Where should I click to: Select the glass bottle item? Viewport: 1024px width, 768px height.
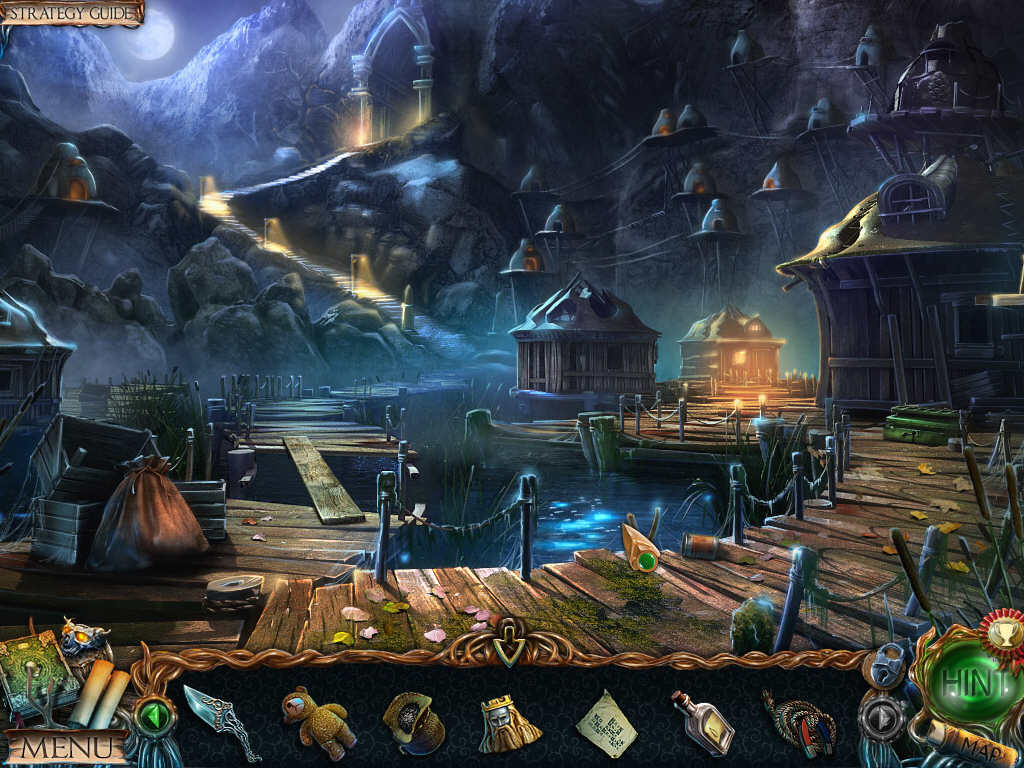[x=702, y=722]
